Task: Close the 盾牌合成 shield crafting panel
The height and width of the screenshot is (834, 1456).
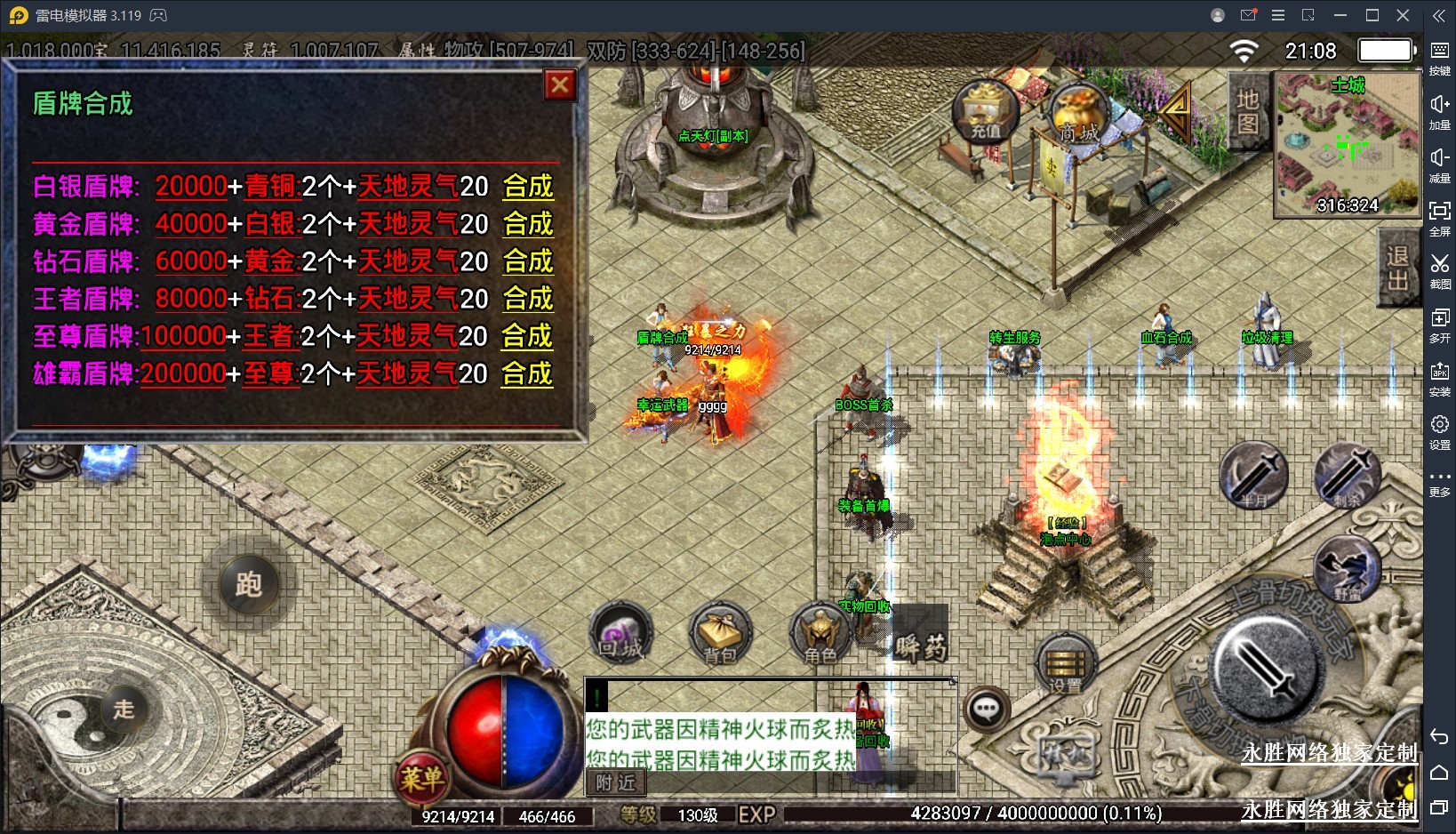Action: [x=559, y=85]
